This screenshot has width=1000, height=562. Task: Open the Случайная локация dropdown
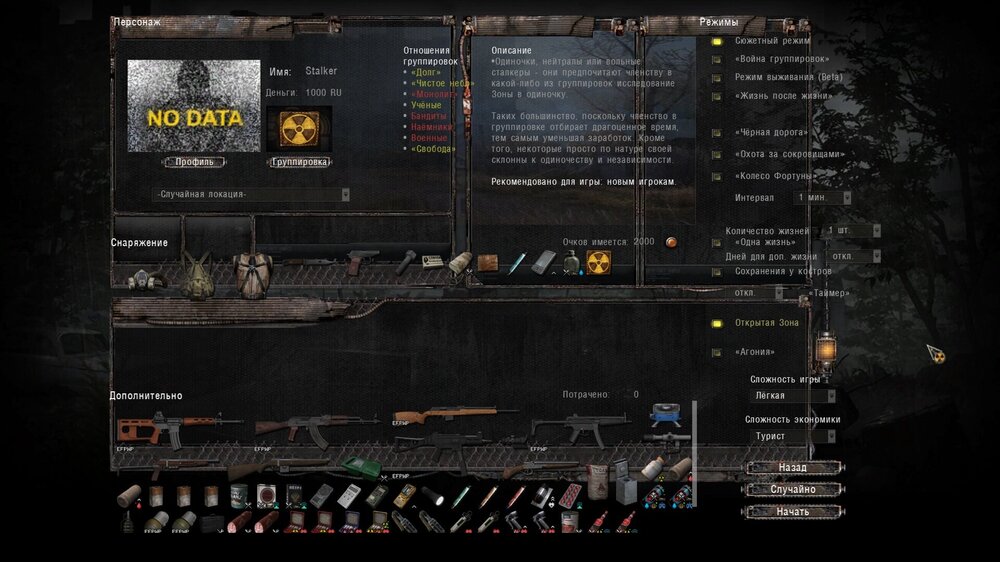(x=252, y=194)
